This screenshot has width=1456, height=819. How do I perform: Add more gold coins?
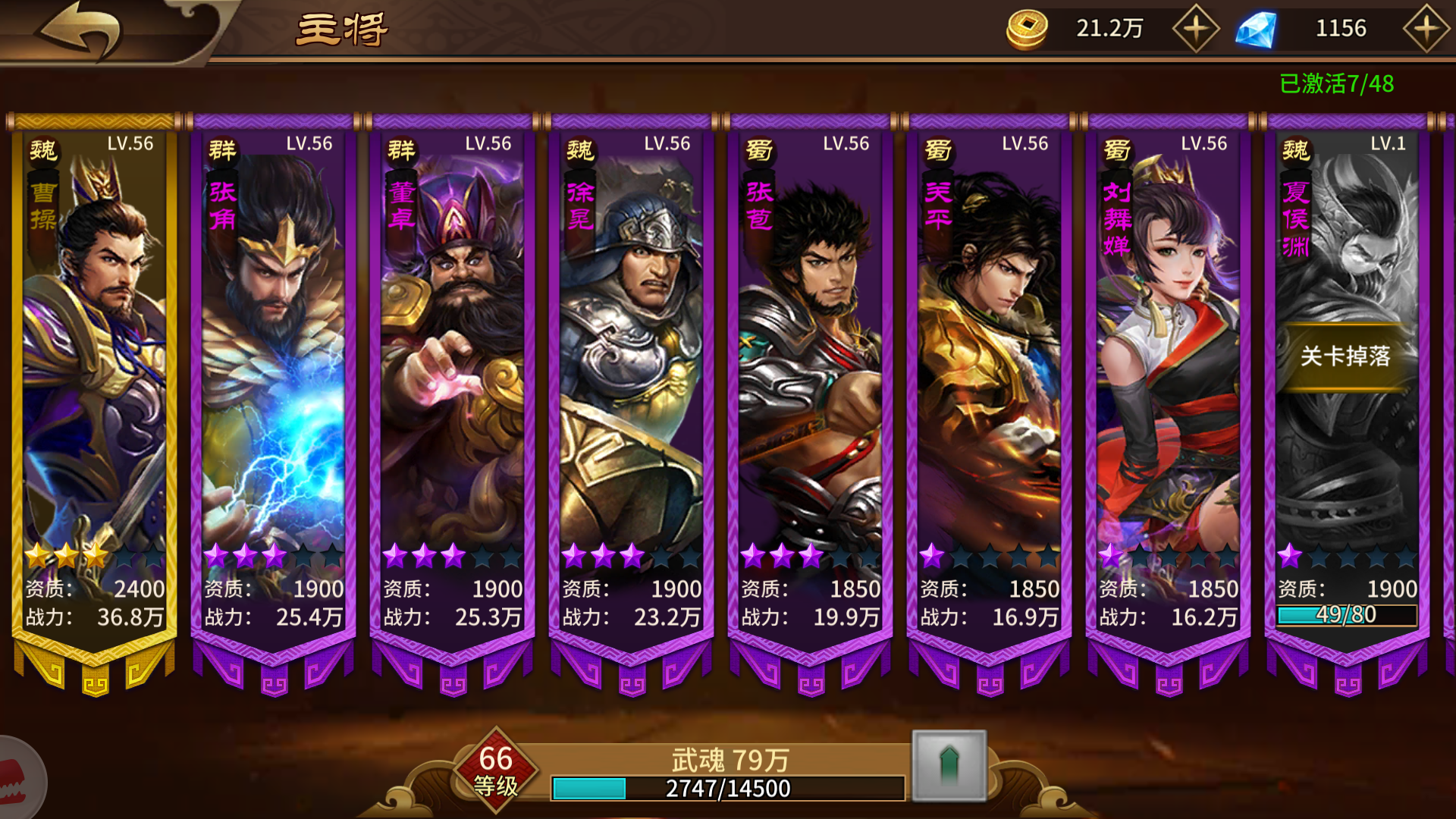point(1195,29)
